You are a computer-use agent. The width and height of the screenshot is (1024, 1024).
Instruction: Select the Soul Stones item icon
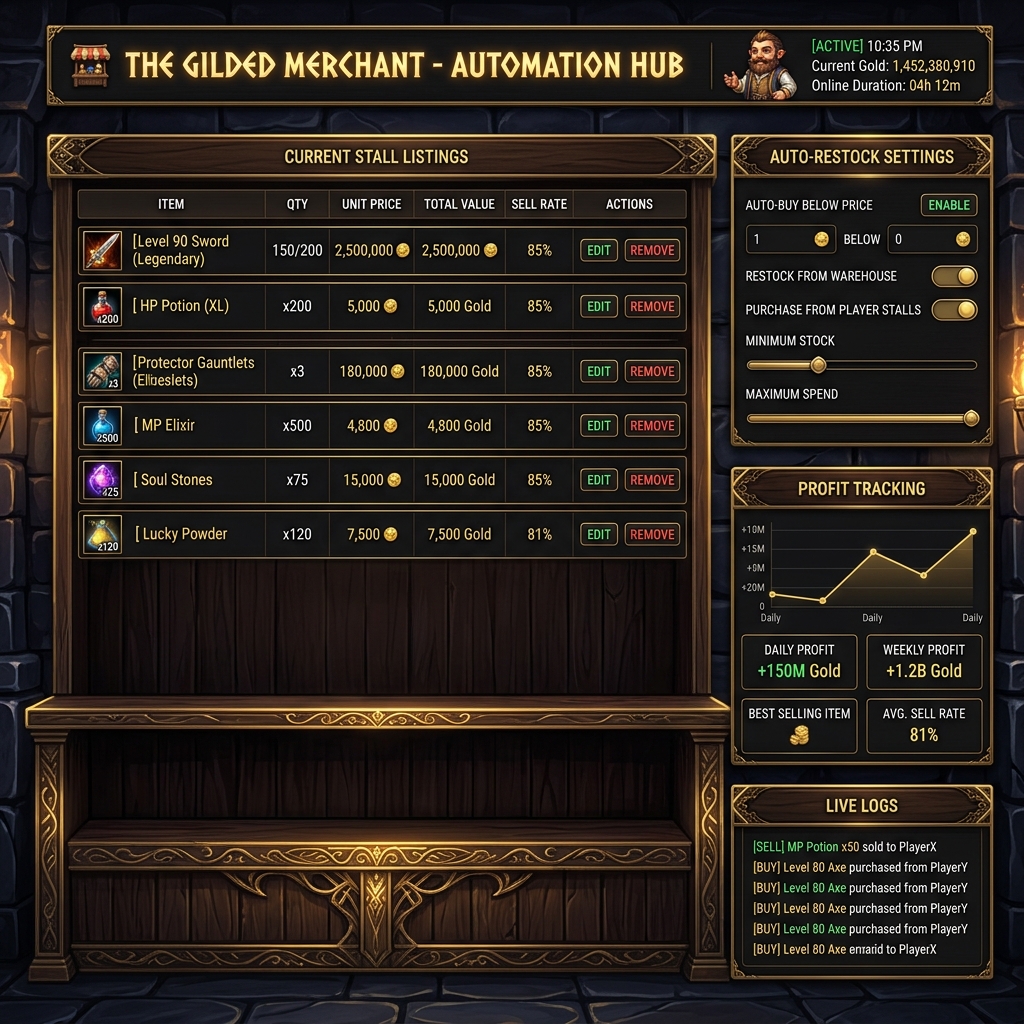(102, 480)
